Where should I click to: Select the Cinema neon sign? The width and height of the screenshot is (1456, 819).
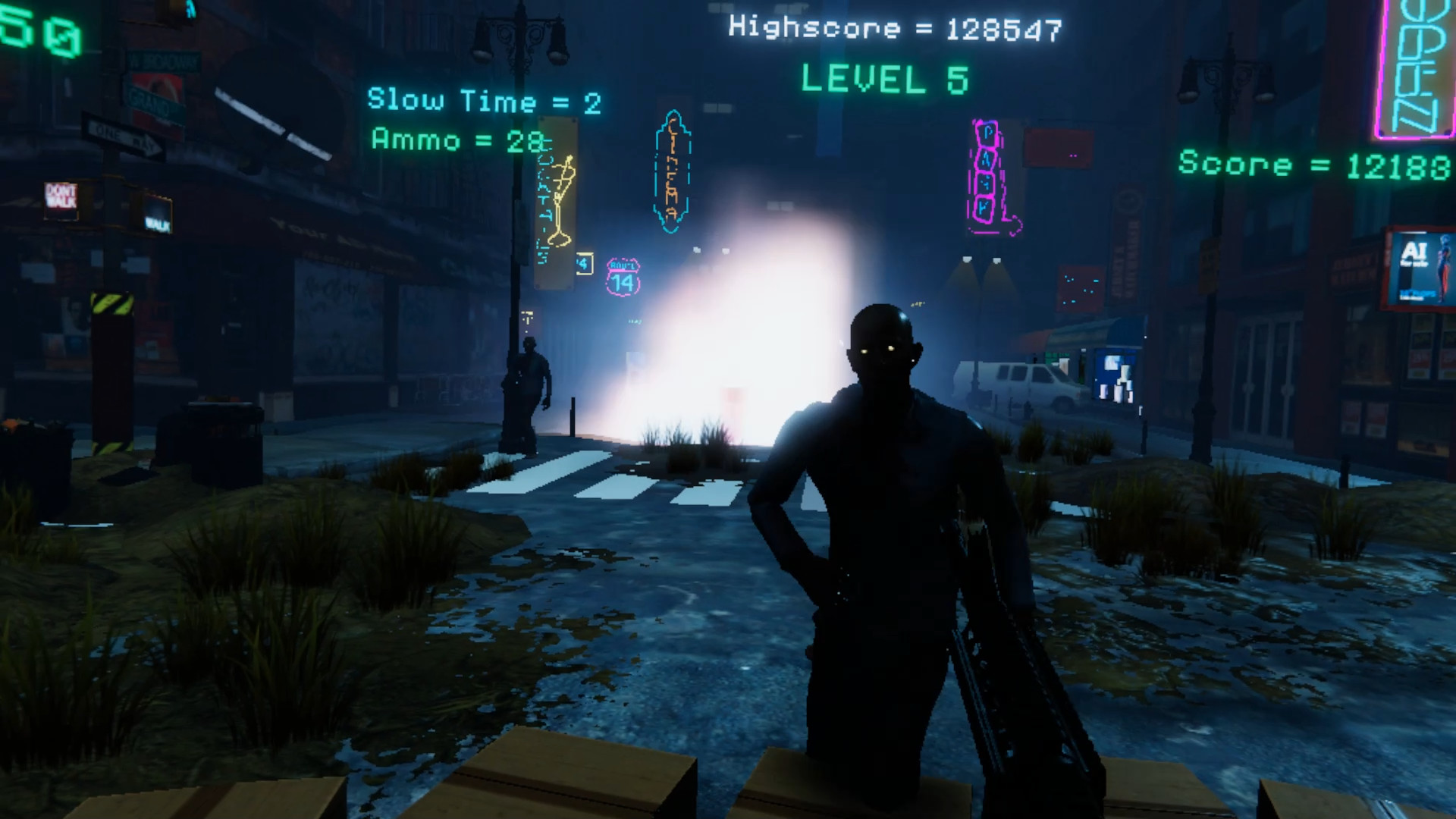pos(672,171)
